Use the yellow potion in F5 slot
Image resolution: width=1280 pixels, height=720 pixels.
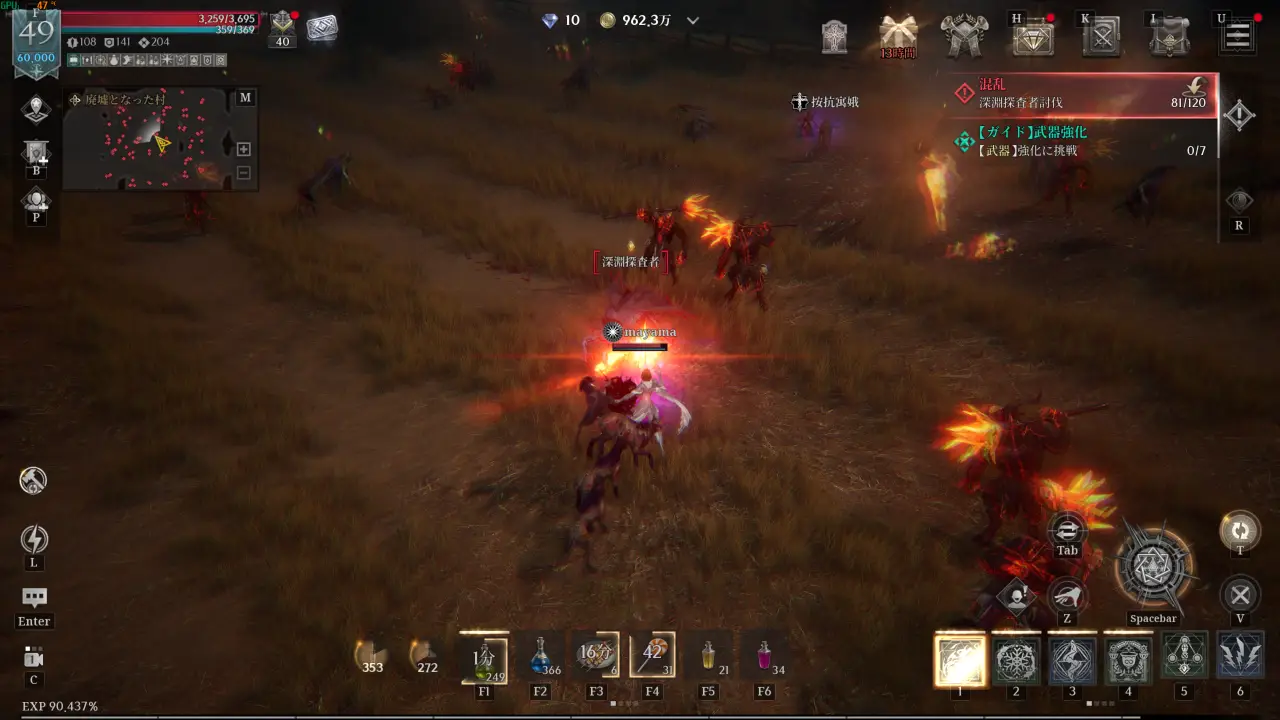709,657
